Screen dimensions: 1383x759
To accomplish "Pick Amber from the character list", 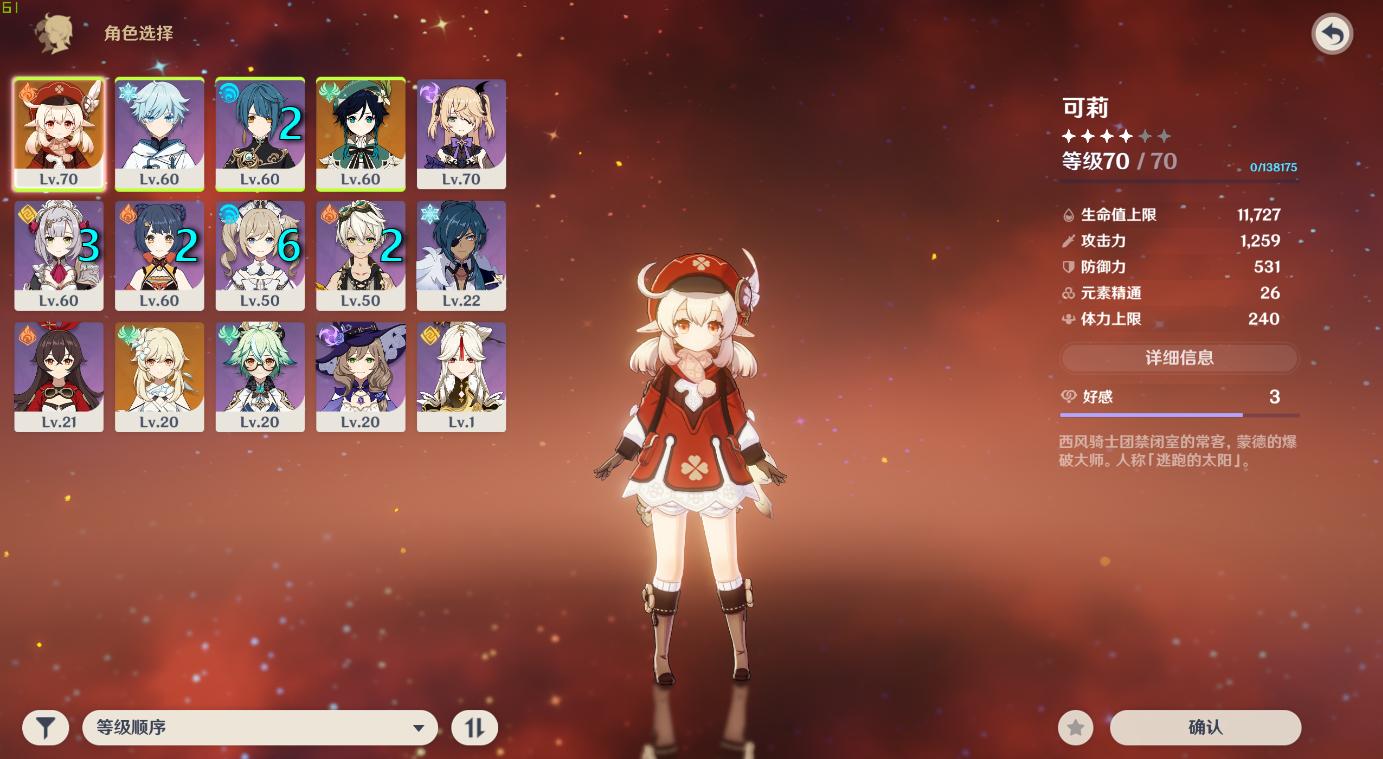I will pos(59,376).
